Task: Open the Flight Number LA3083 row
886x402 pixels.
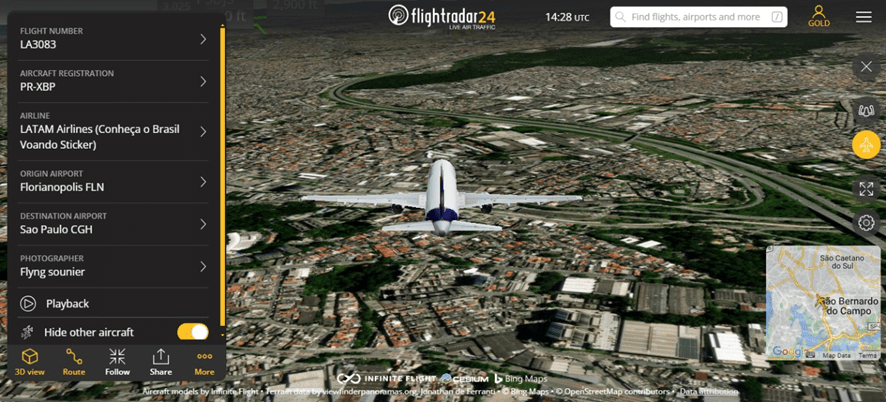Action: click(x=112, y=38)
